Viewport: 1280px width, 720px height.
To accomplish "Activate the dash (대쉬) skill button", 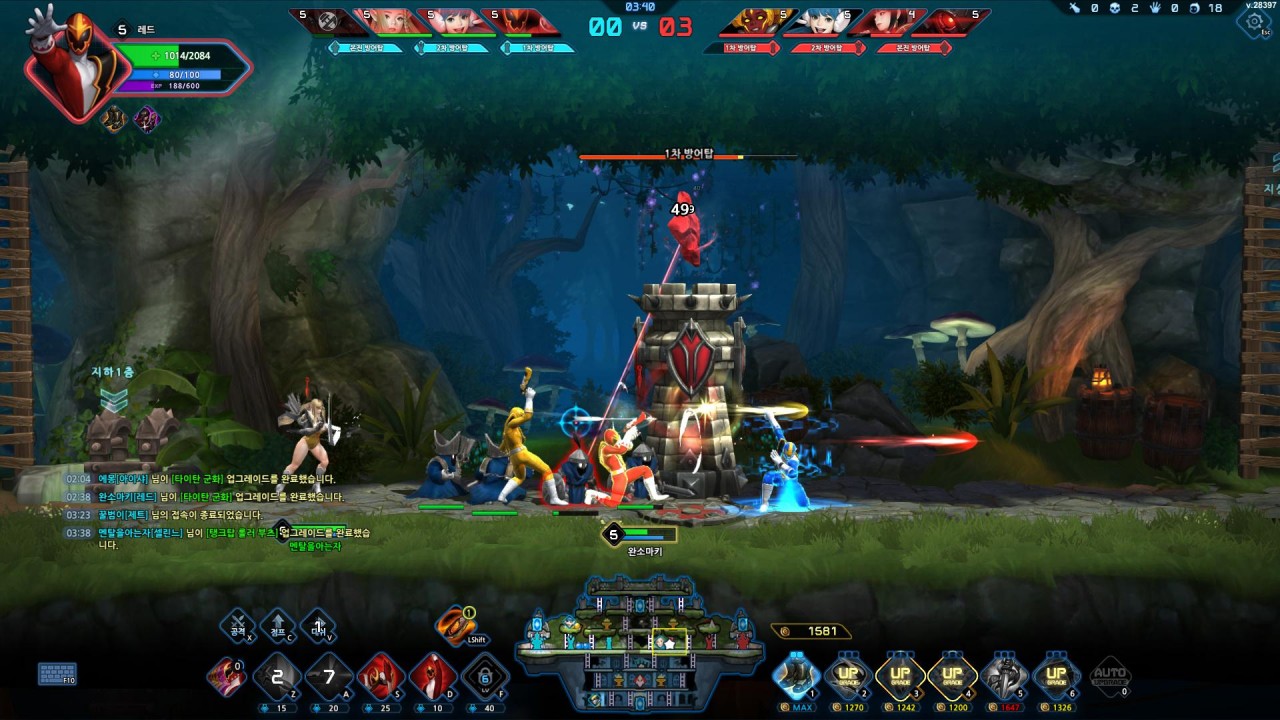I will click(318, 626).
